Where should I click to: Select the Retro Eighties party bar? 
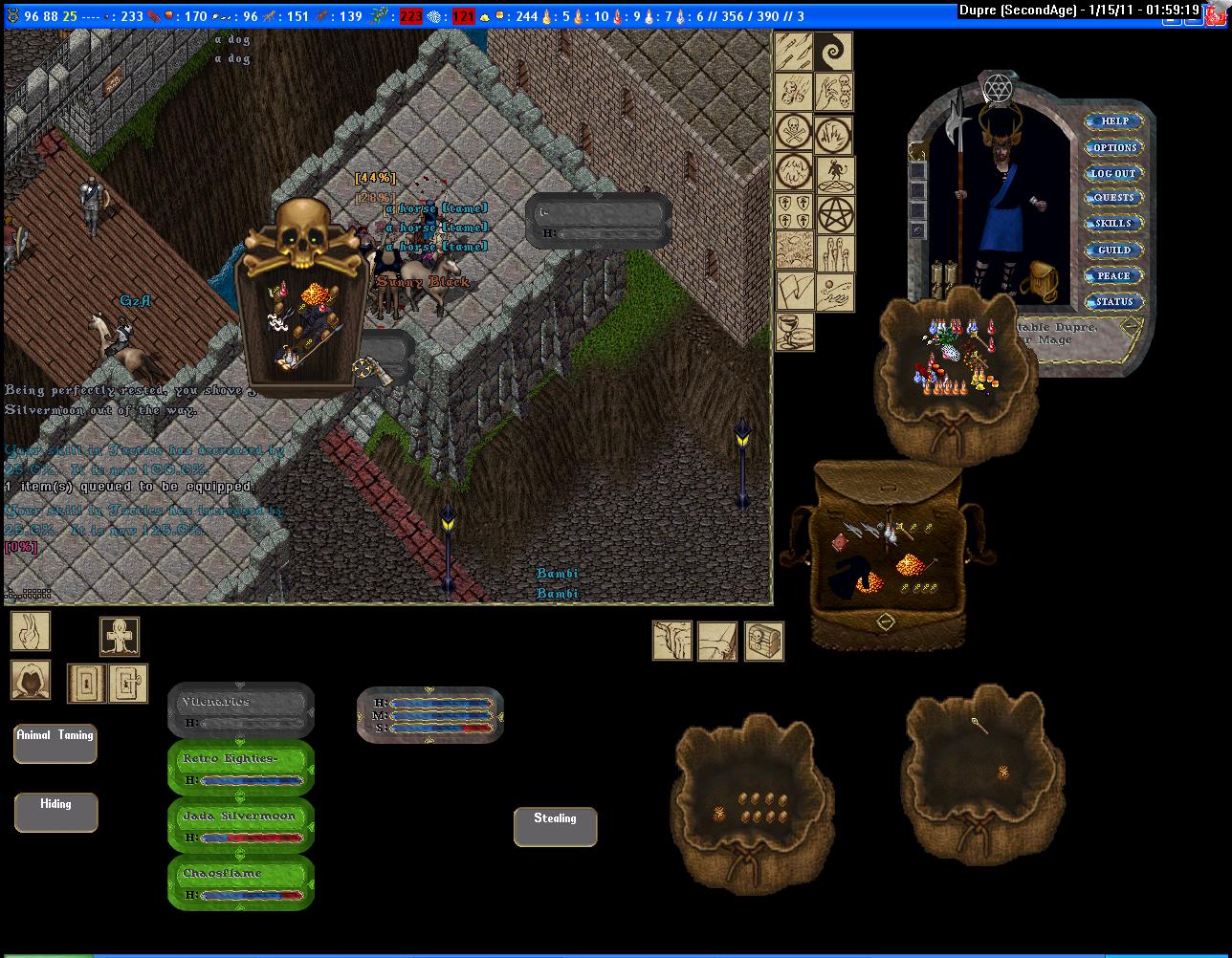[x=241, y=768]
